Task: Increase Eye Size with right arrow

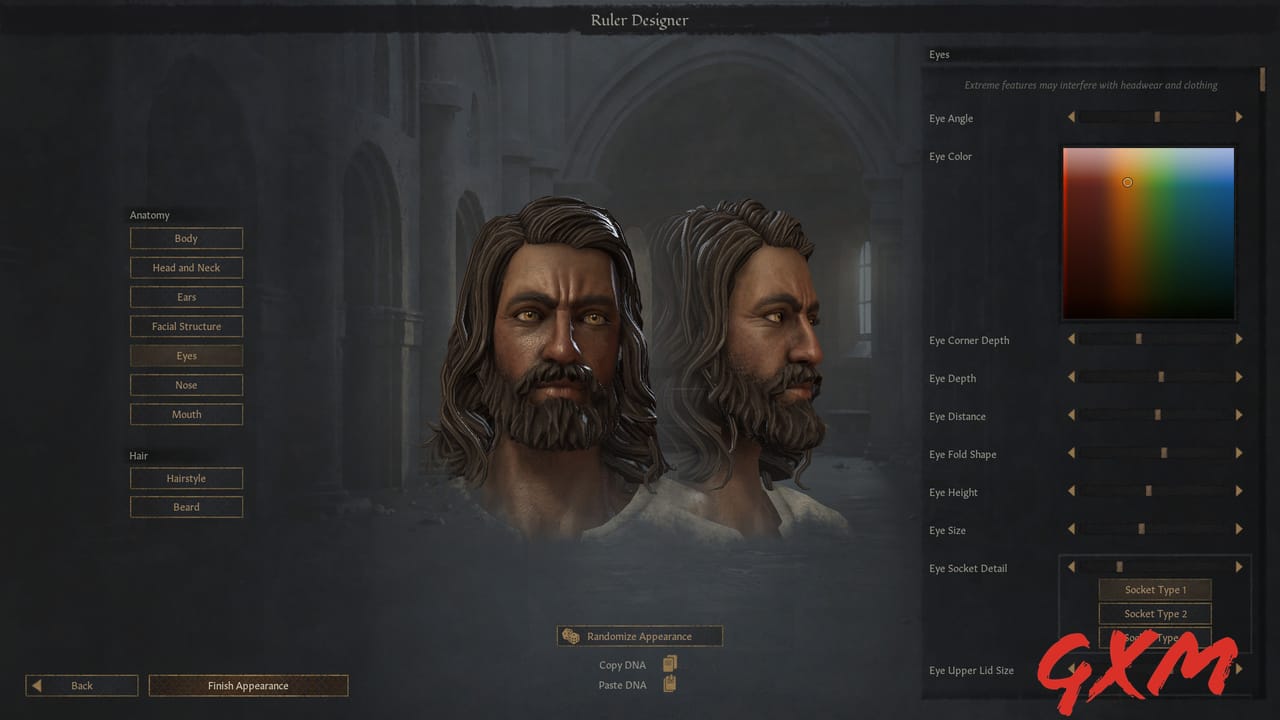Action: 1239,528
